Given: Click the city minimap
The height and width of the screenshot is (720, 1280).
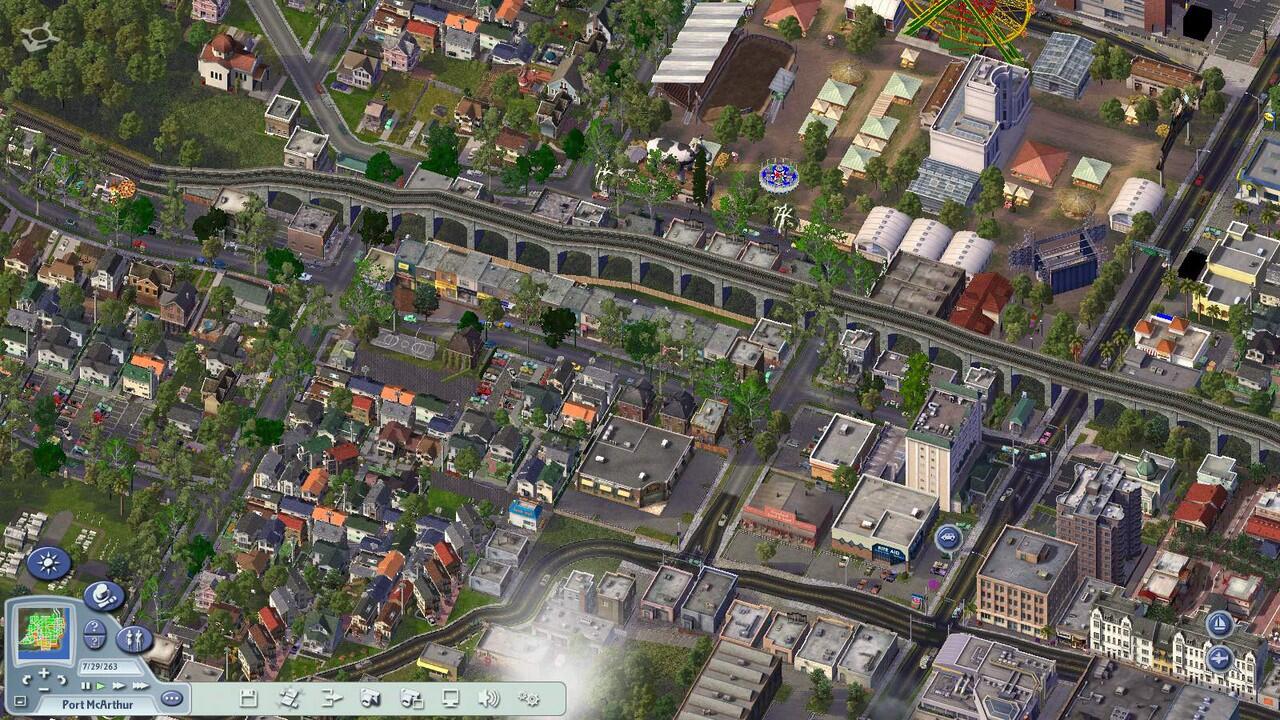Looking at the screenshot, I should tap(45, 629).
